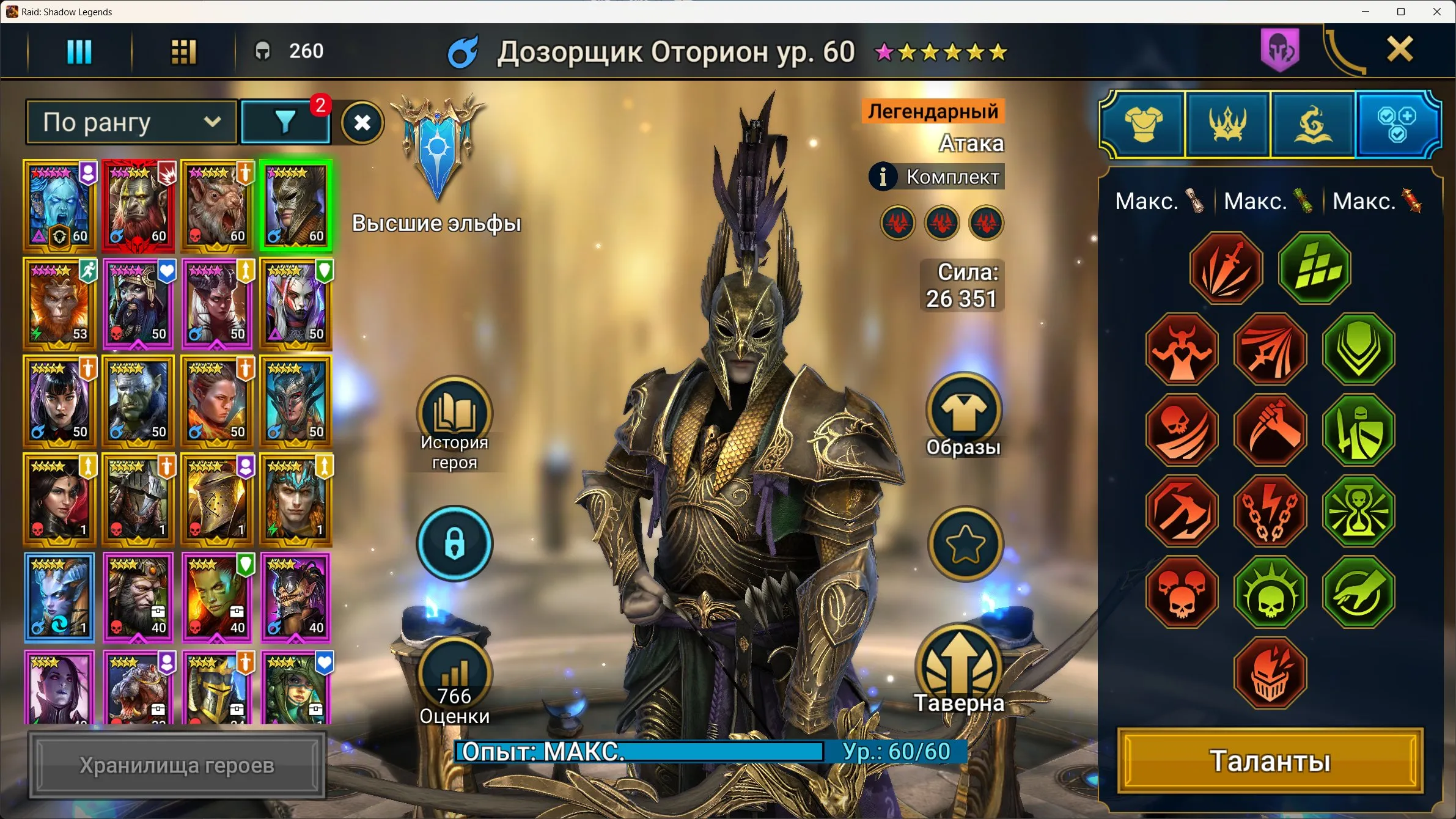
Task: Toggle the favorite star for the champion
Action: point(966,544)
